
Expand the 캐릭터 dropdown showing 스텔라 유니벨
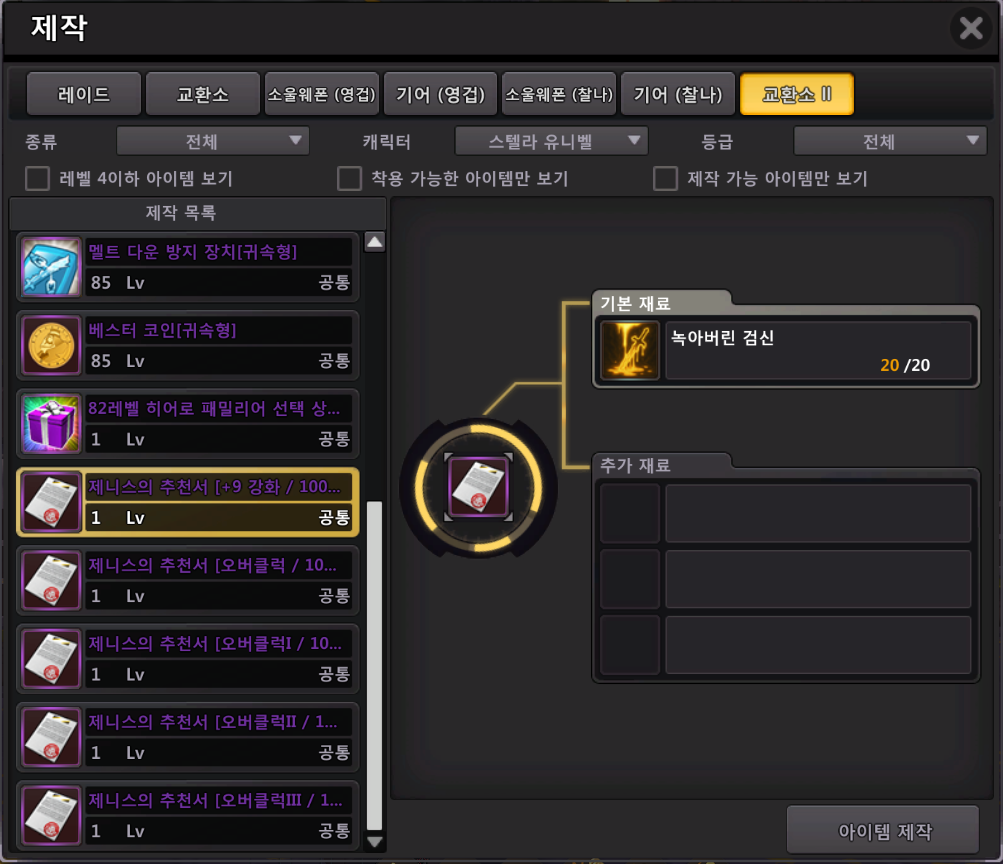point(551,141)
